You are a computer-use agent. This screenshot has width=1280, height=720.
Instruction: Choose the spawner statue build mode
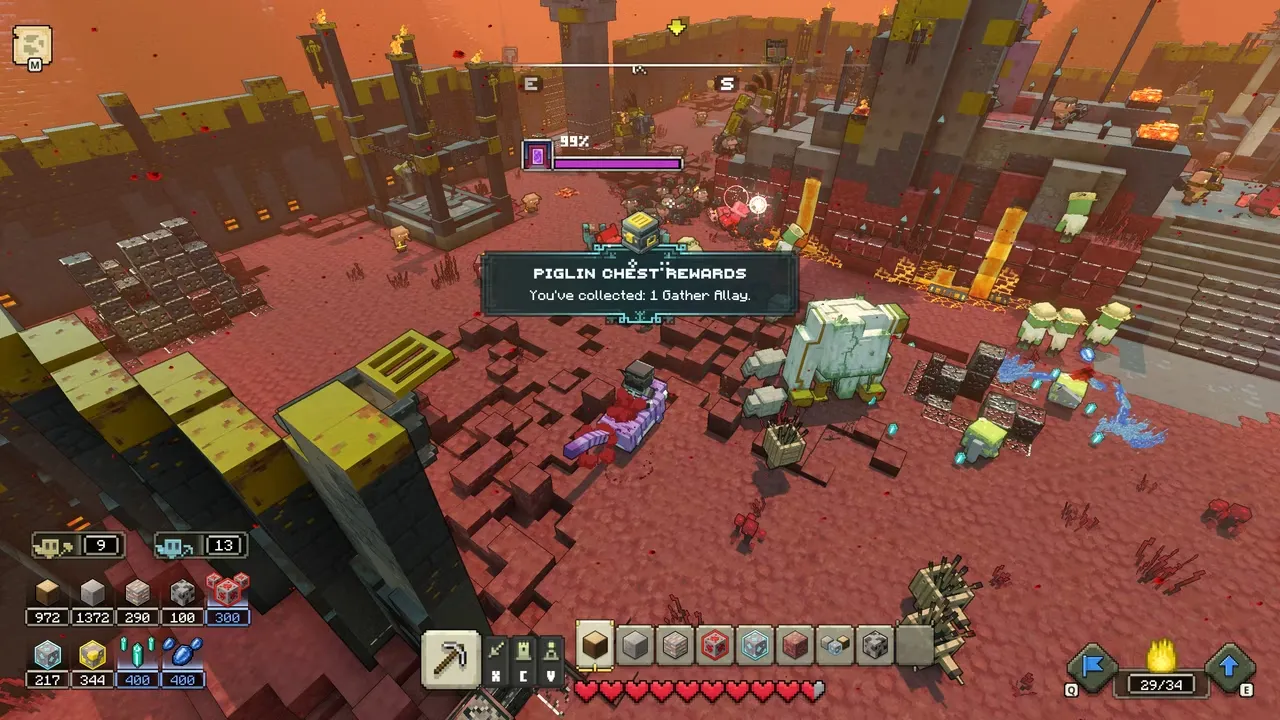(549, 651)
